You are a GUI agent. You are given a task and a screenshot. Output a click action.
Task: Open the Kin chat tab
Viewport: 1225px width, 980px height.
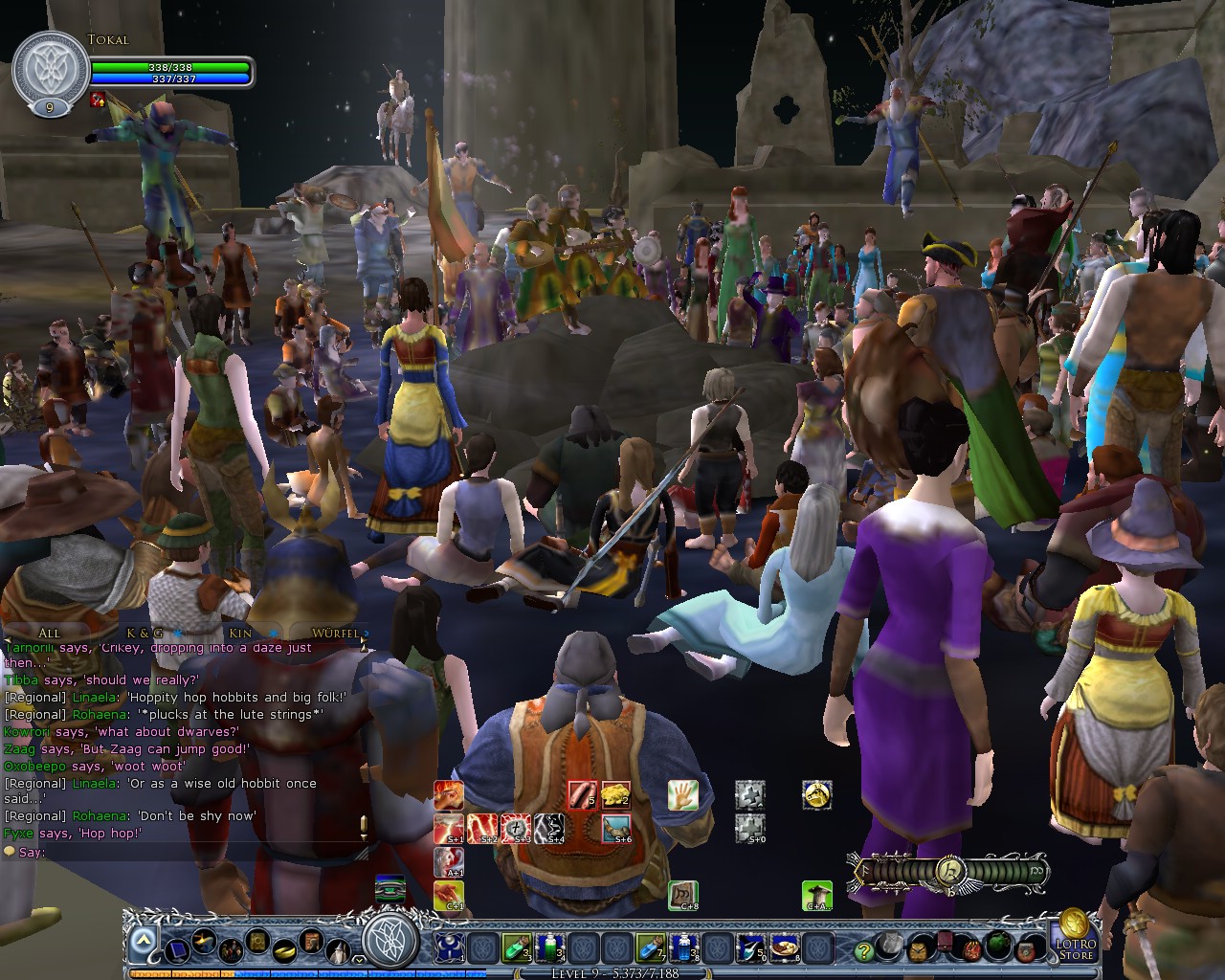[240, 634]
